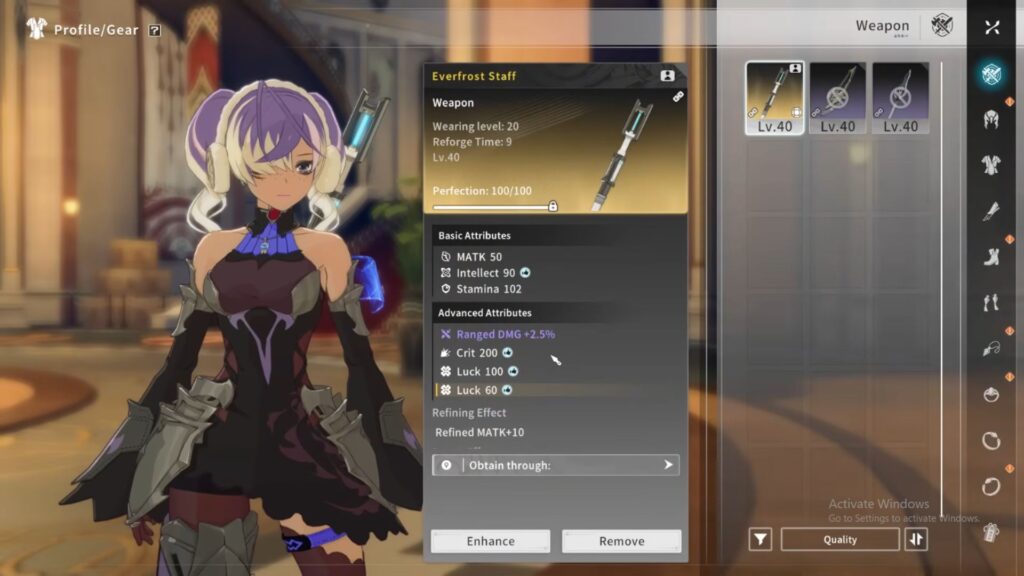Close the gear screen with the X icon
This screenshot has width=1024, height=576.
click(x=992, y=27)
